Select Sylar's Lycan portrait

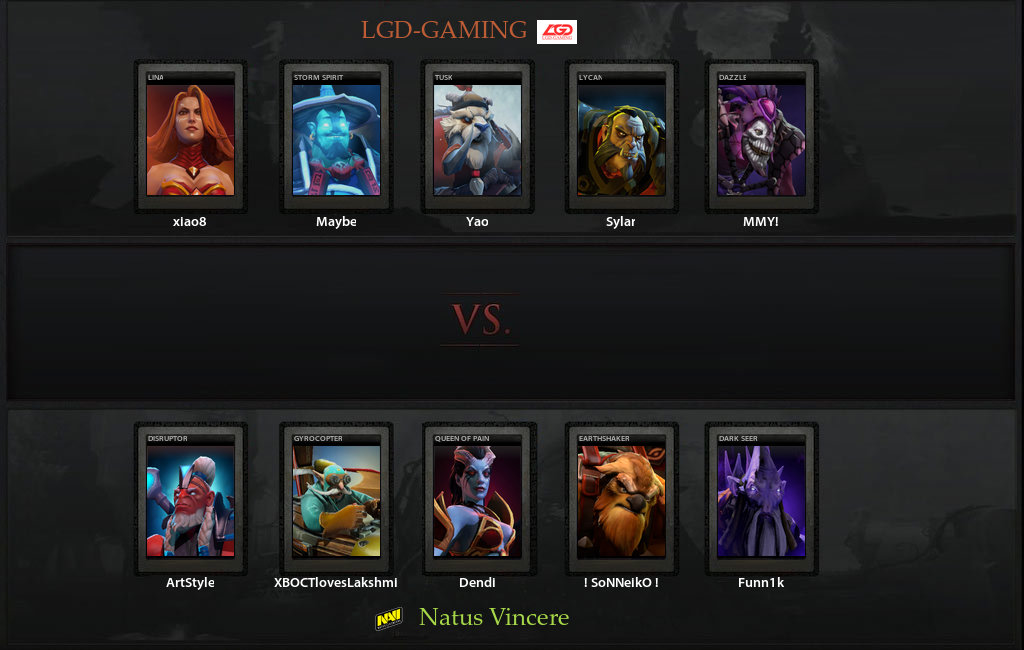coord(621,138)
